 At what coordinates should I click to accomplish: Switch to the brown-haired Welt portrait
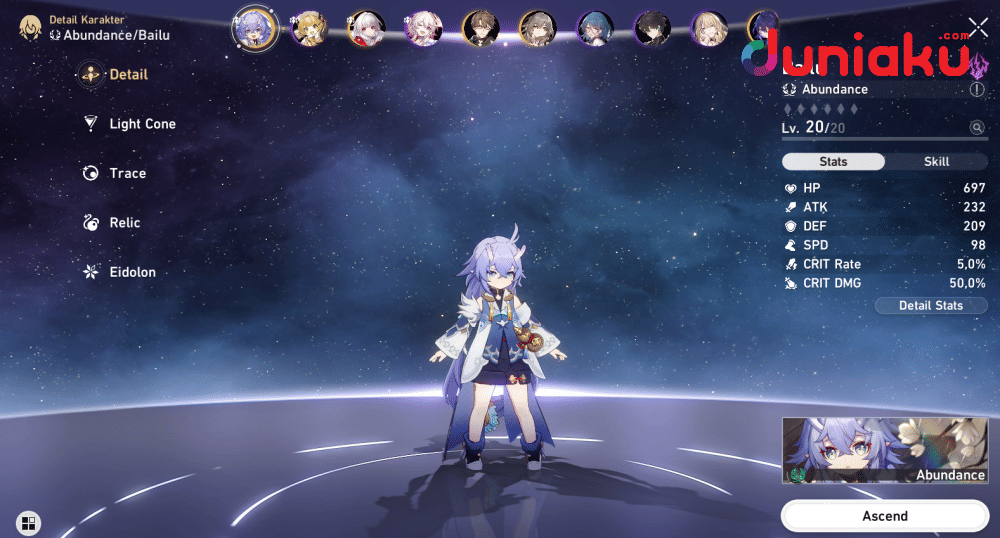coord(480,29)
